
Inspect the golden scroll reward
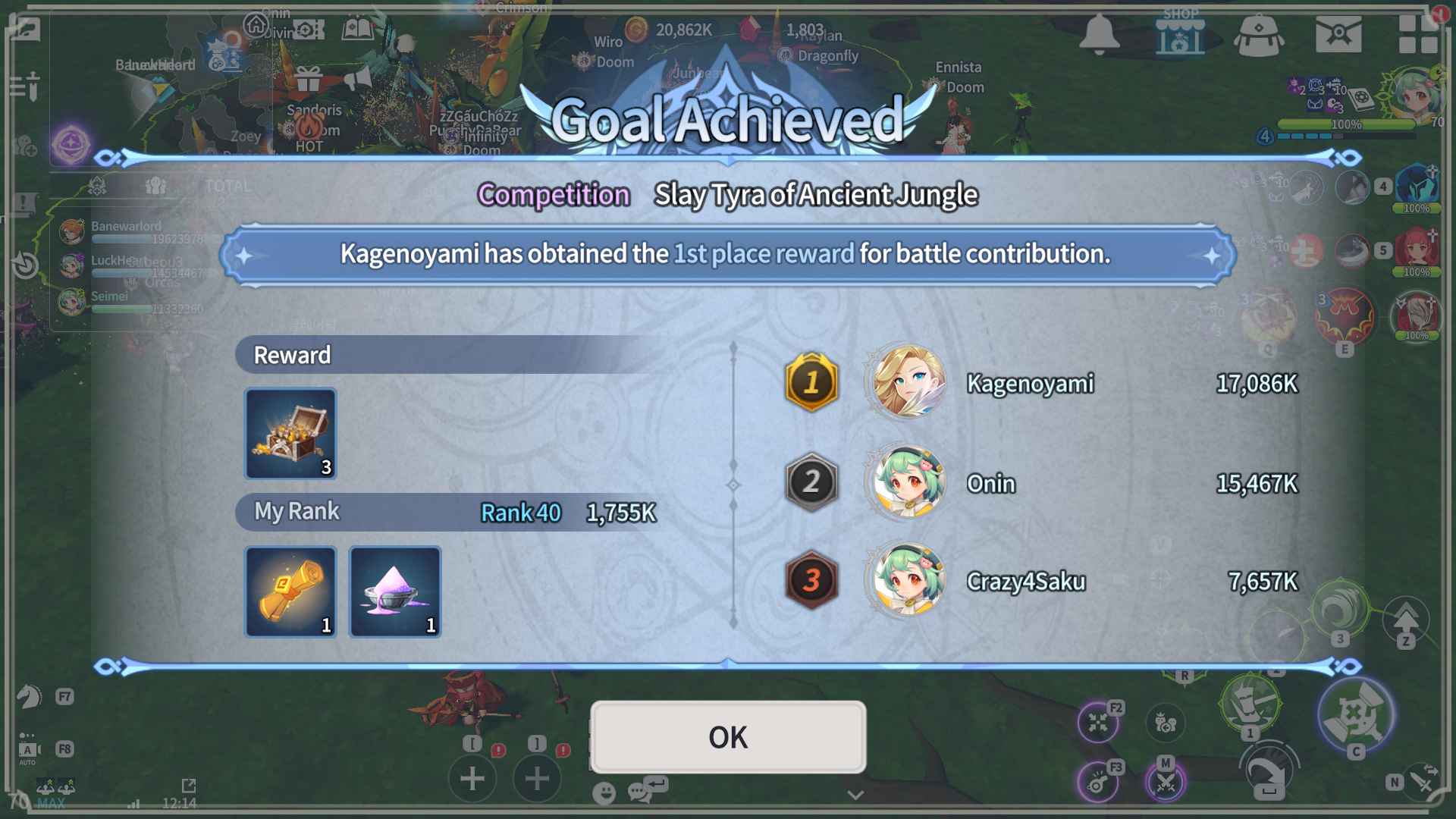coord(290,592)
